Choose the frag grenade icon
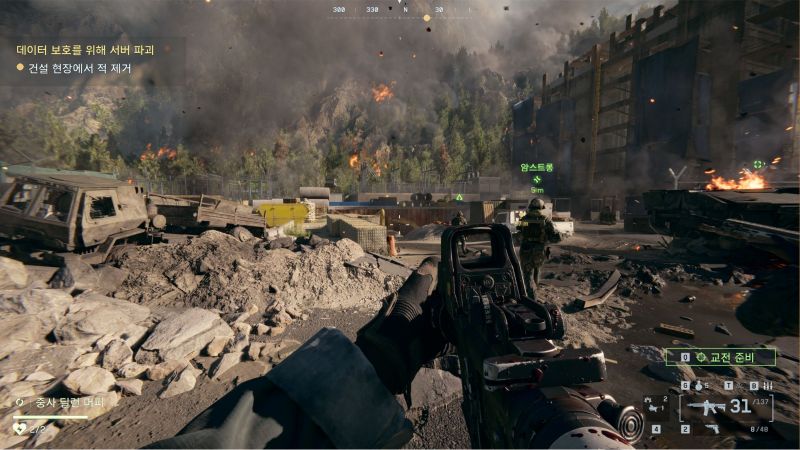The image size is (800, 450). coord(698,385)
